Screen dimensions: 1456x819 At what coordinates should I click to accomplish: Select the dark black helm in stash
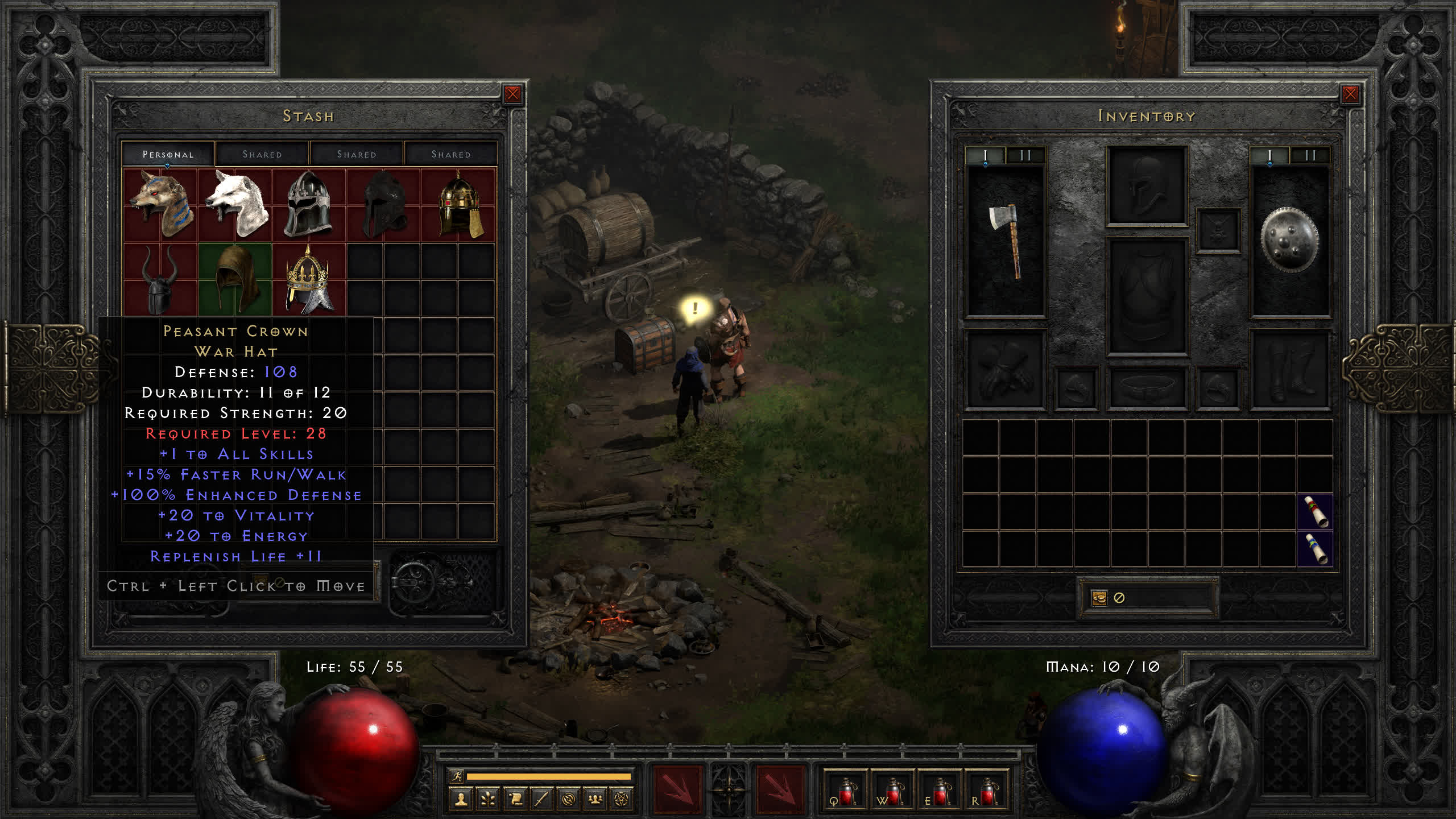click(x=384, y=205)
